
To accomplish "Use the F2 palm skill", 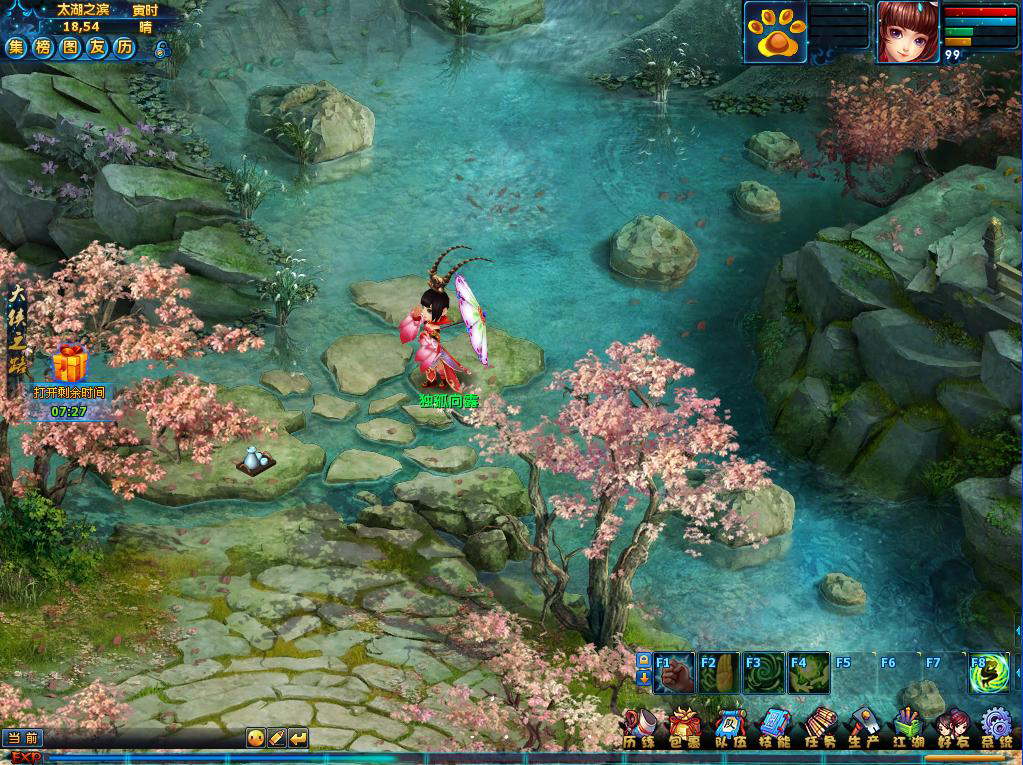I will [719, 673].
